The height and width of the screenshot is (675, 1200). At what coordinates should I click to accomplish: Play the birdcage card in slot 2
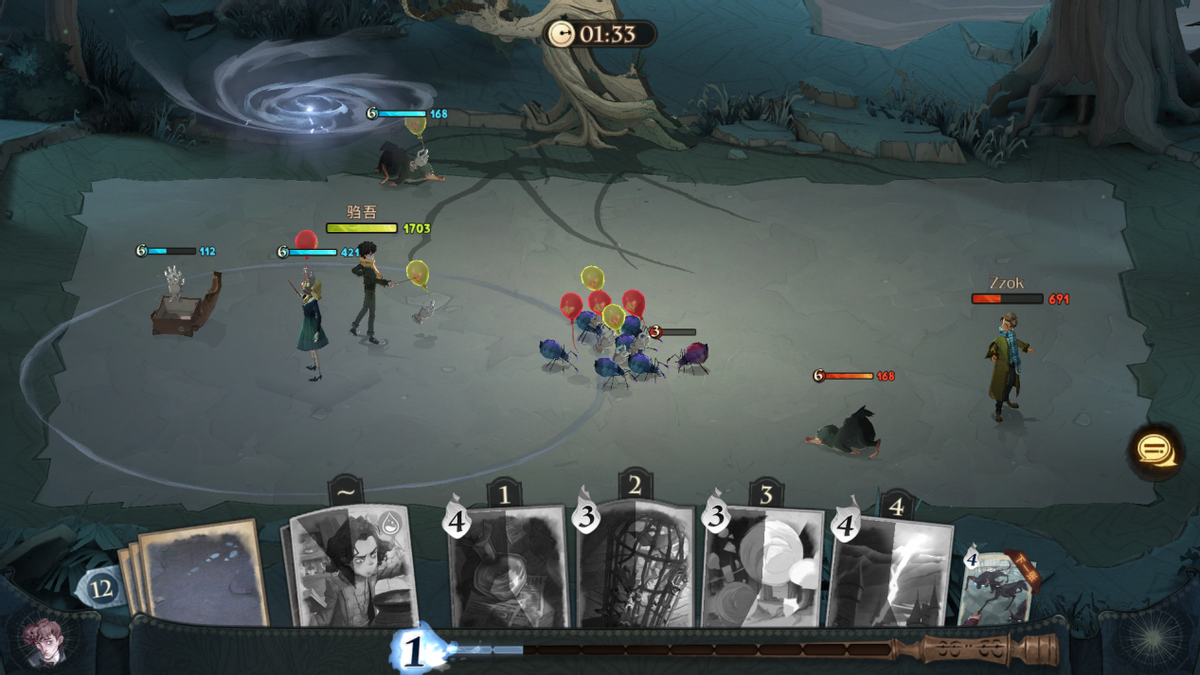point(637,565)
